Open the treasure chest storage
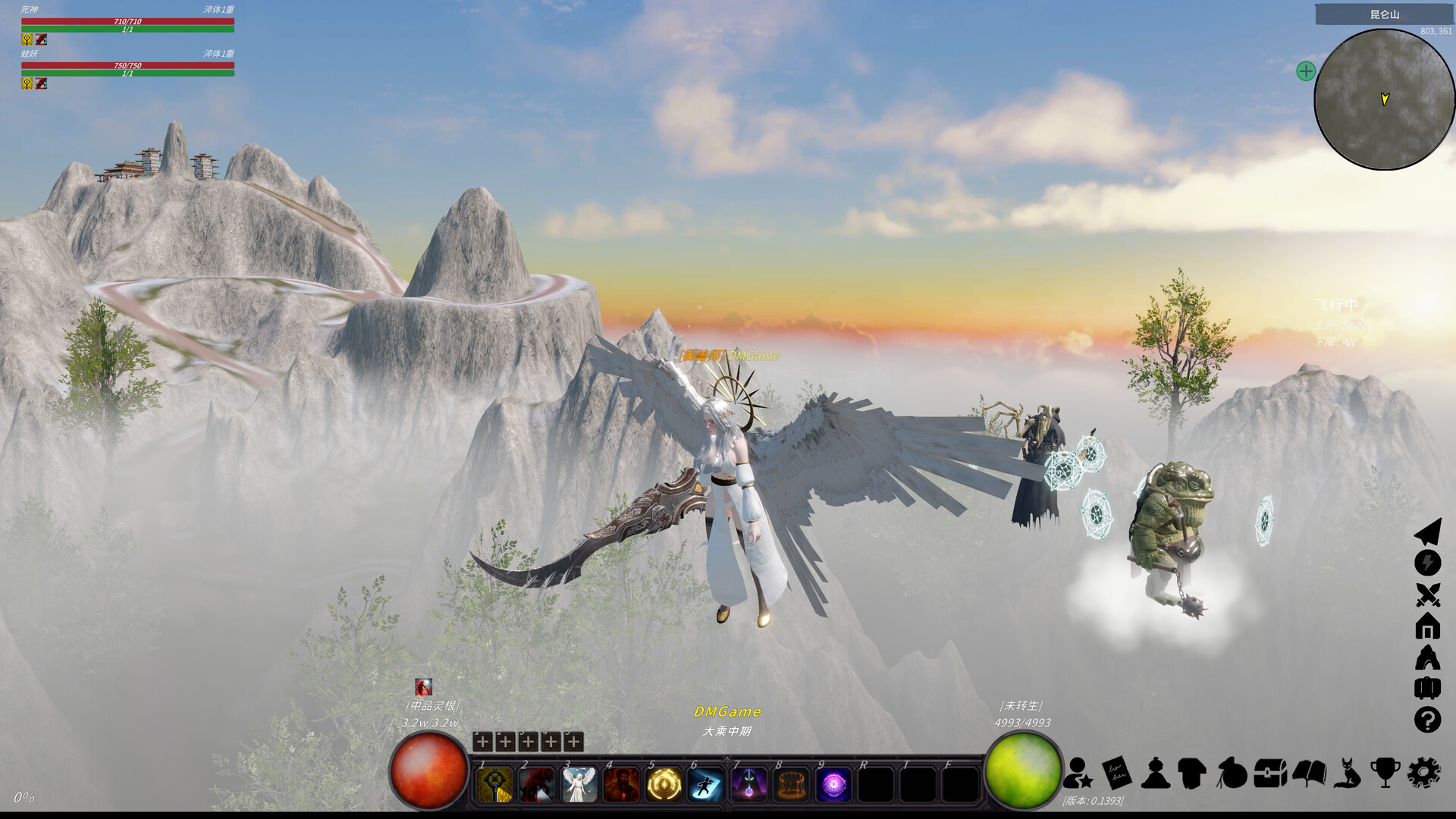 click(1269, 773)
